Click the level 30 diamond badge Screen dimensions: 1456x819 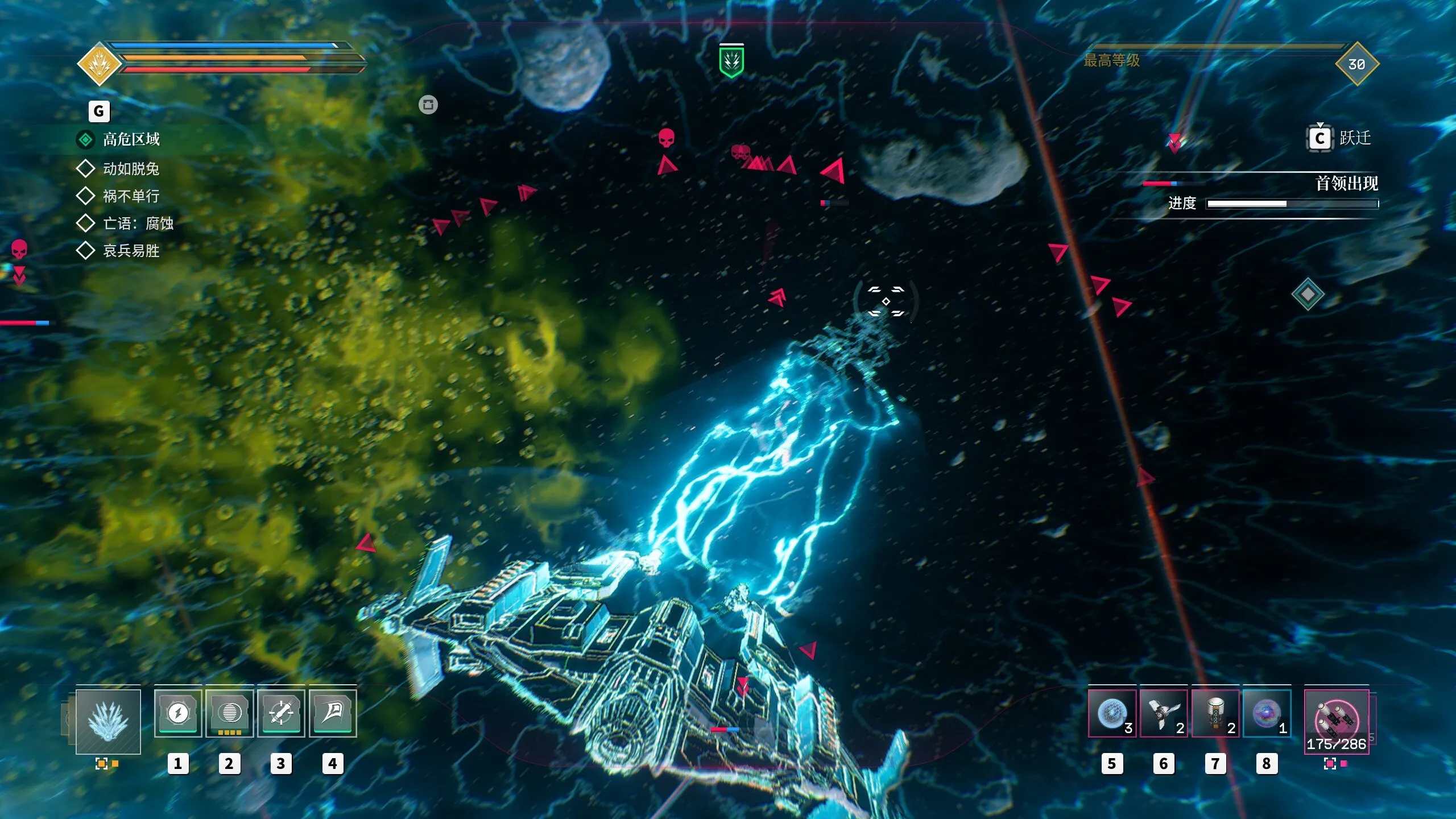pos(1356,64)
